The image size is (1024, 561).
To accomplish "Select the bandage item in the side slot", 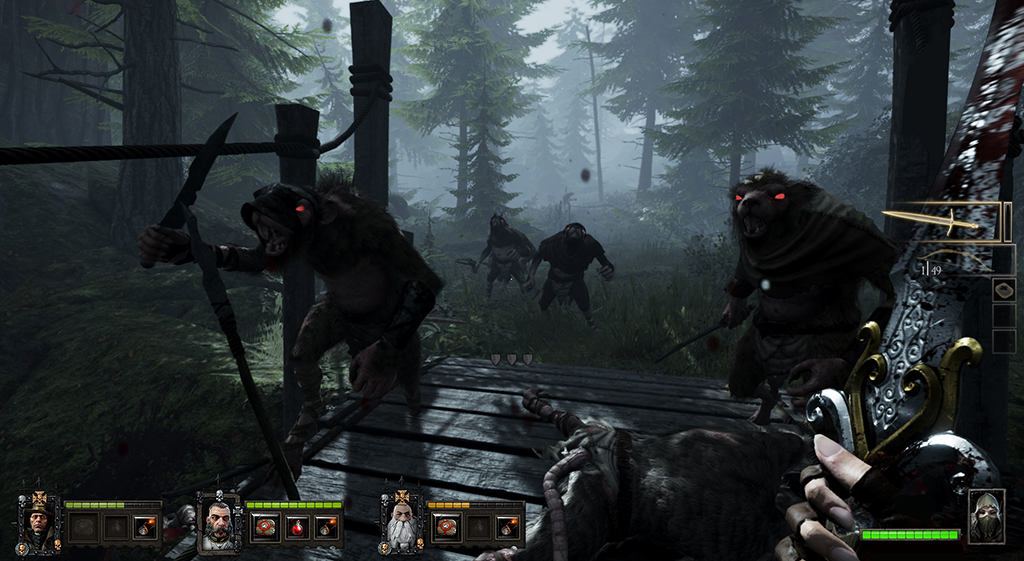I will pos(1004,290).
